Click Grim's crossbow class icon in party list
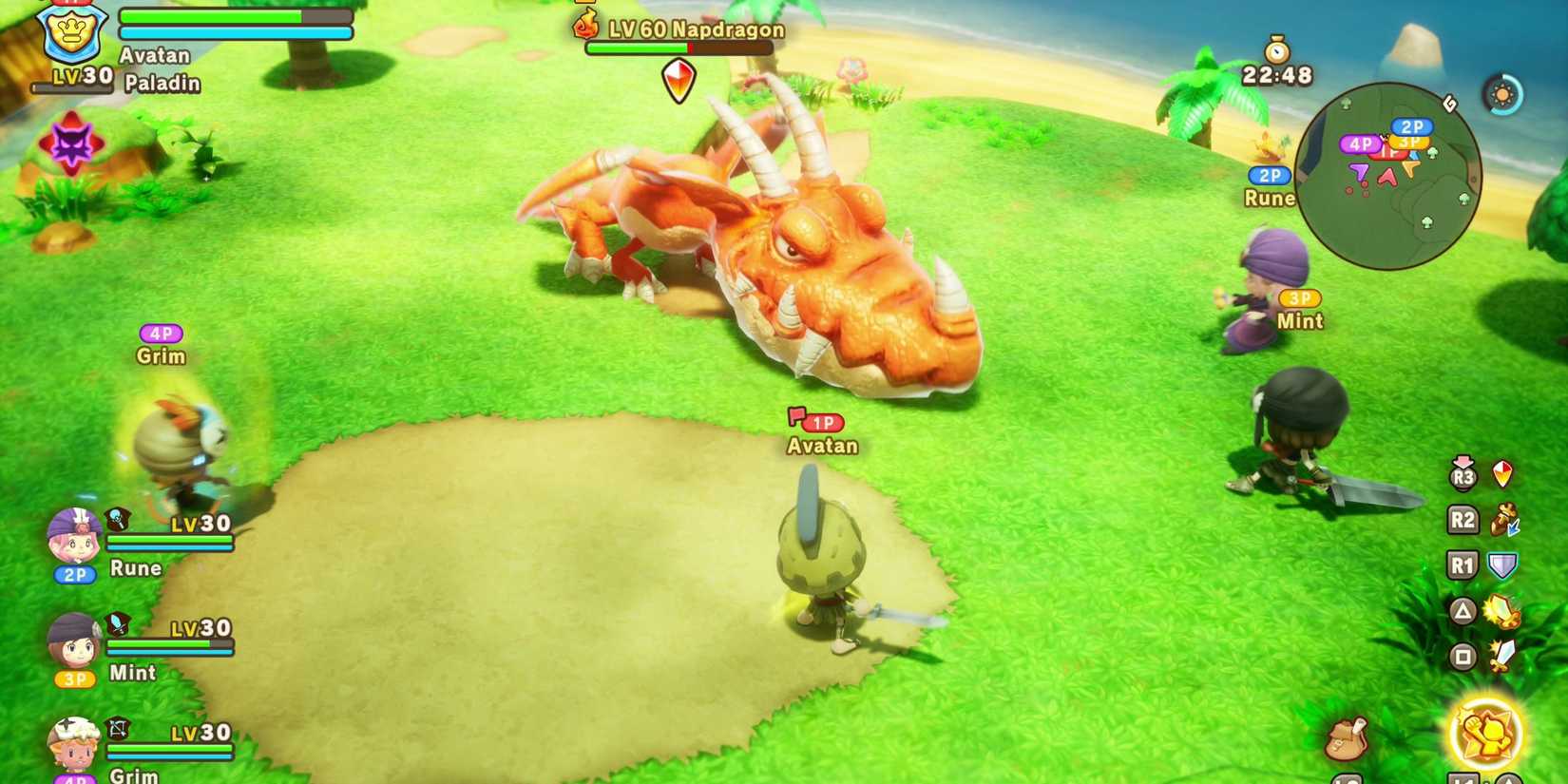1568x784 pixels. point(117,728)
